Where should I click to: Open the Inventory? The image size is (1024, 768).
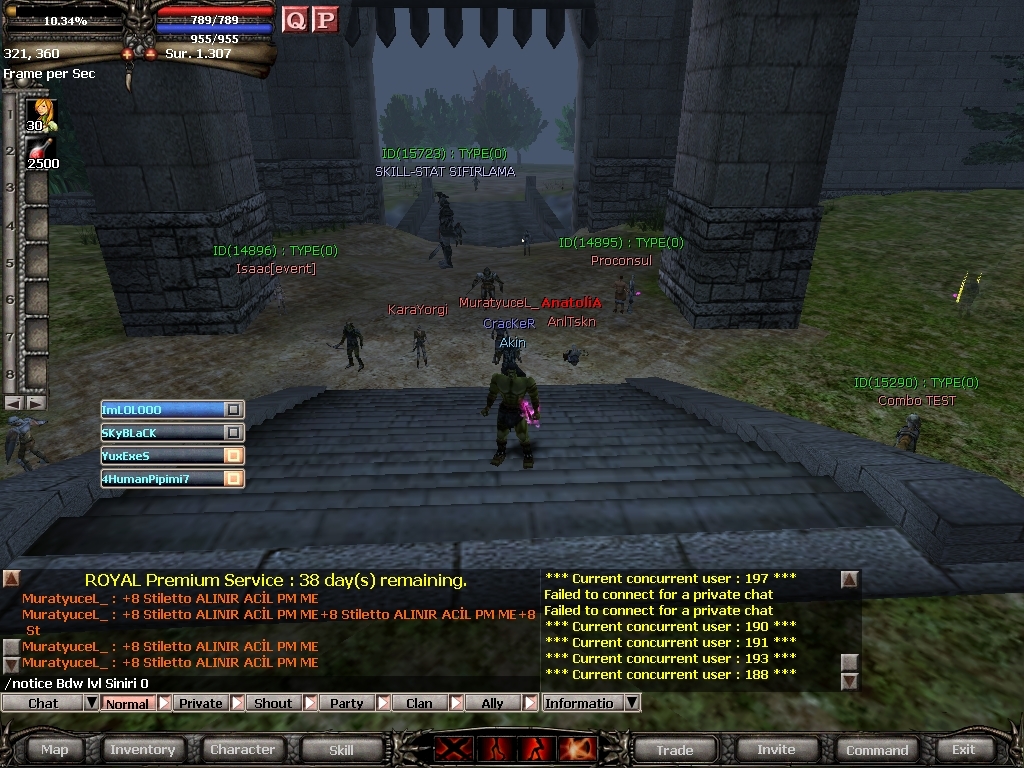[x=142, y=749]
